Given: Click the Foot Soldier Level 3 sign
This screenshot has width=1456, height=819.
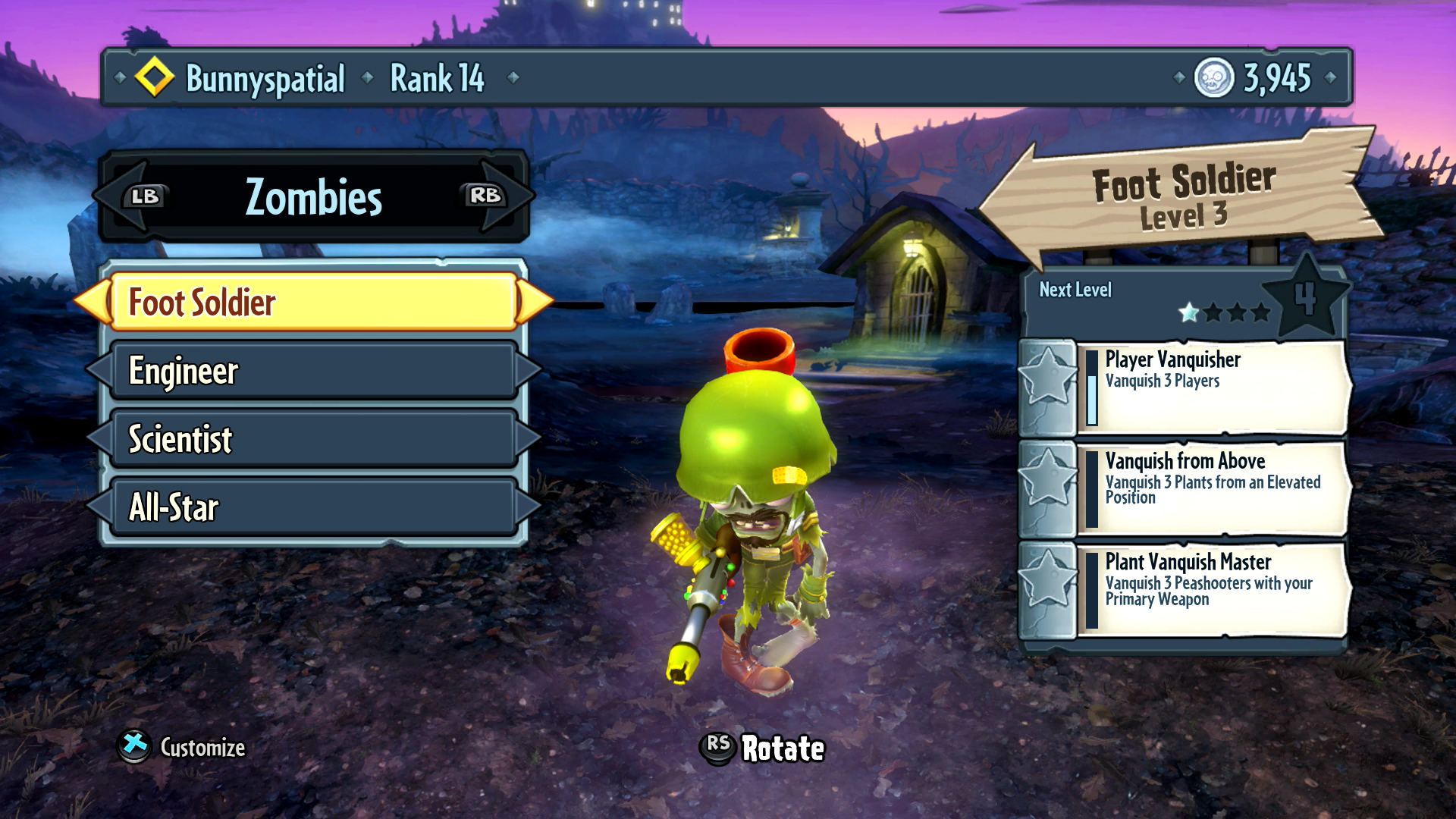Looking at the screenshot, I should coord(1183,197).
